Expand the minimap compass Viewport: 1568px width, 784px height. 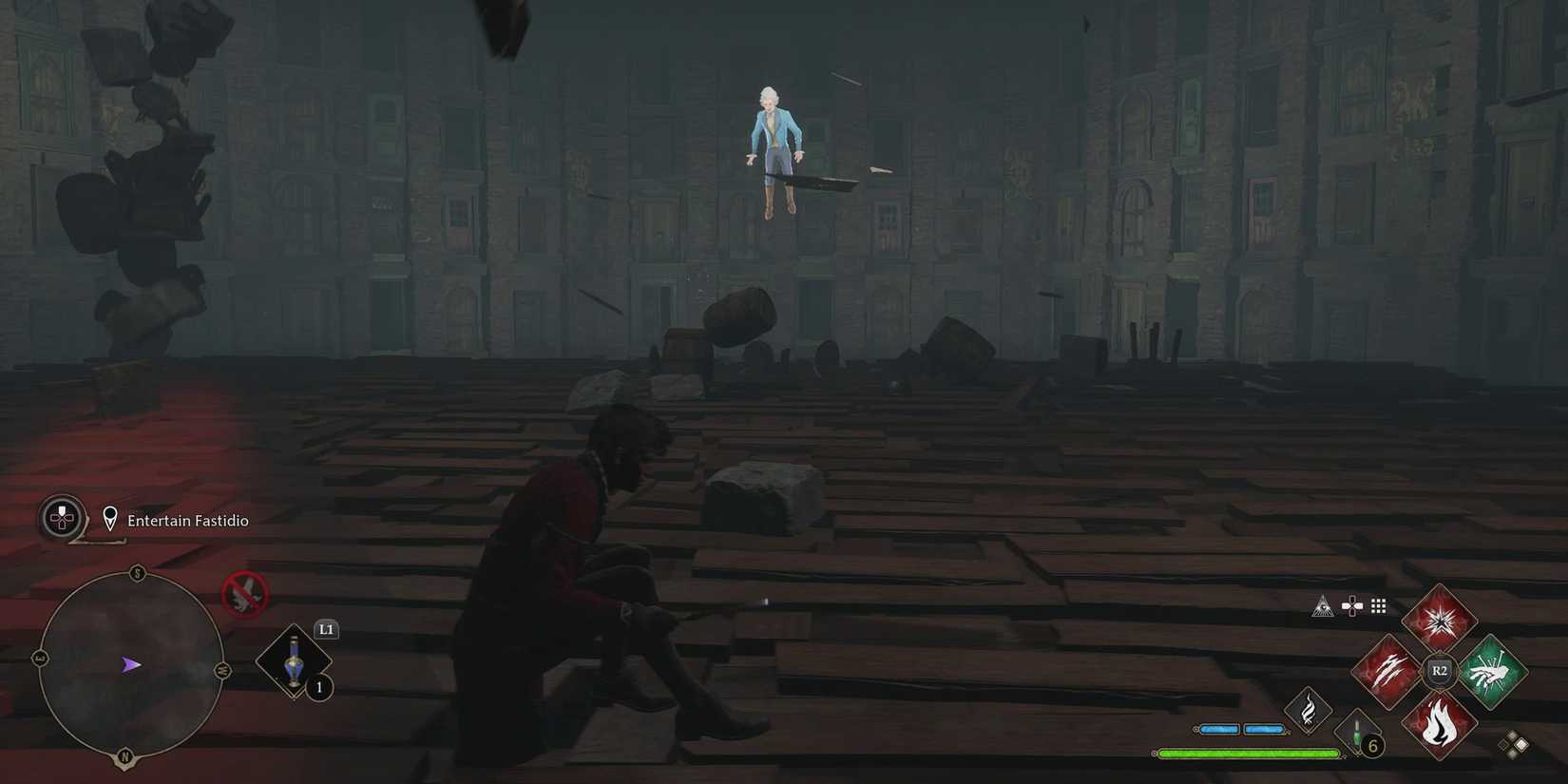coord(130,663)
